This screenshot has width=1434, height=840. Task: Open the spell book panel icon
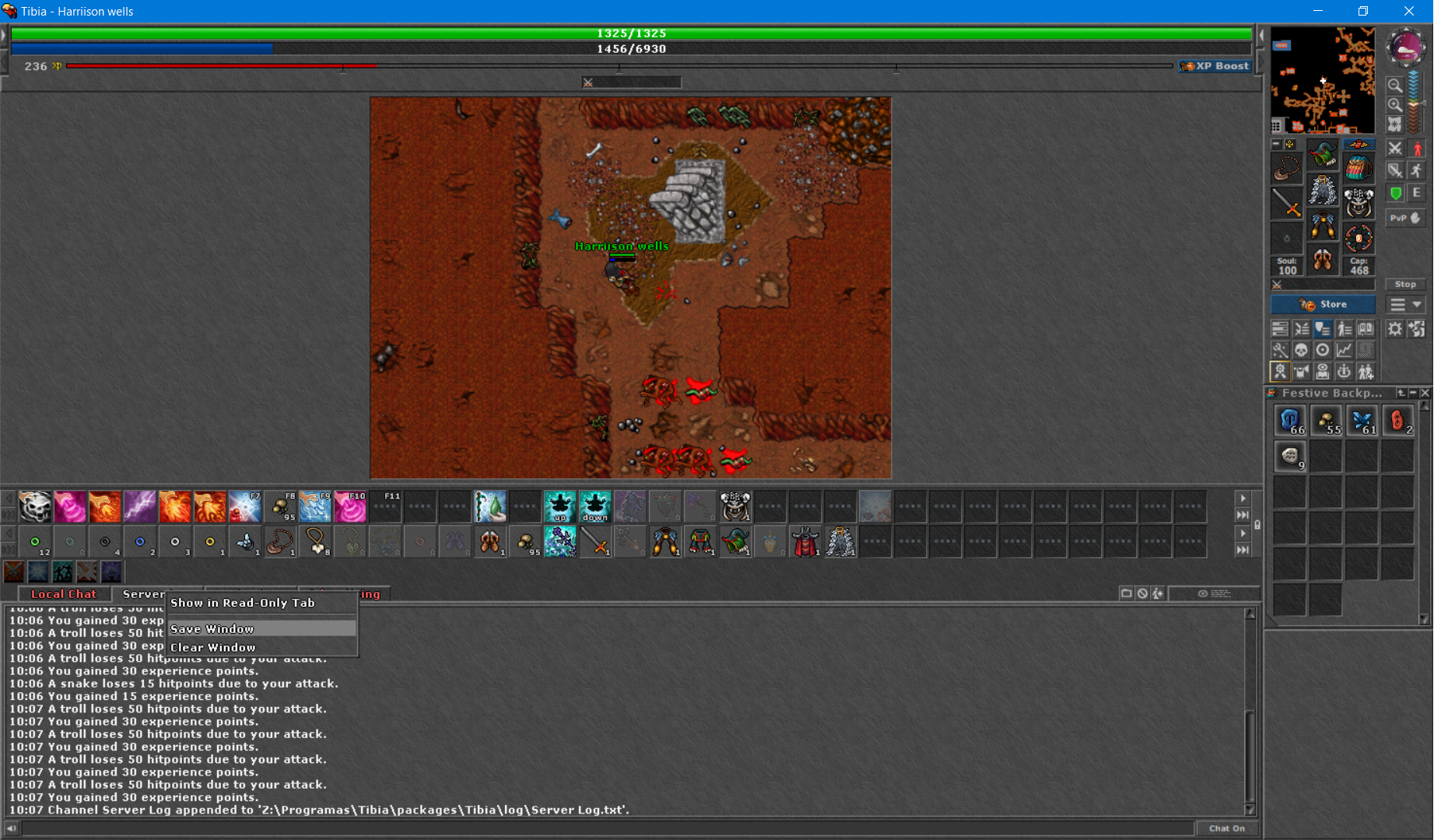1365,328
